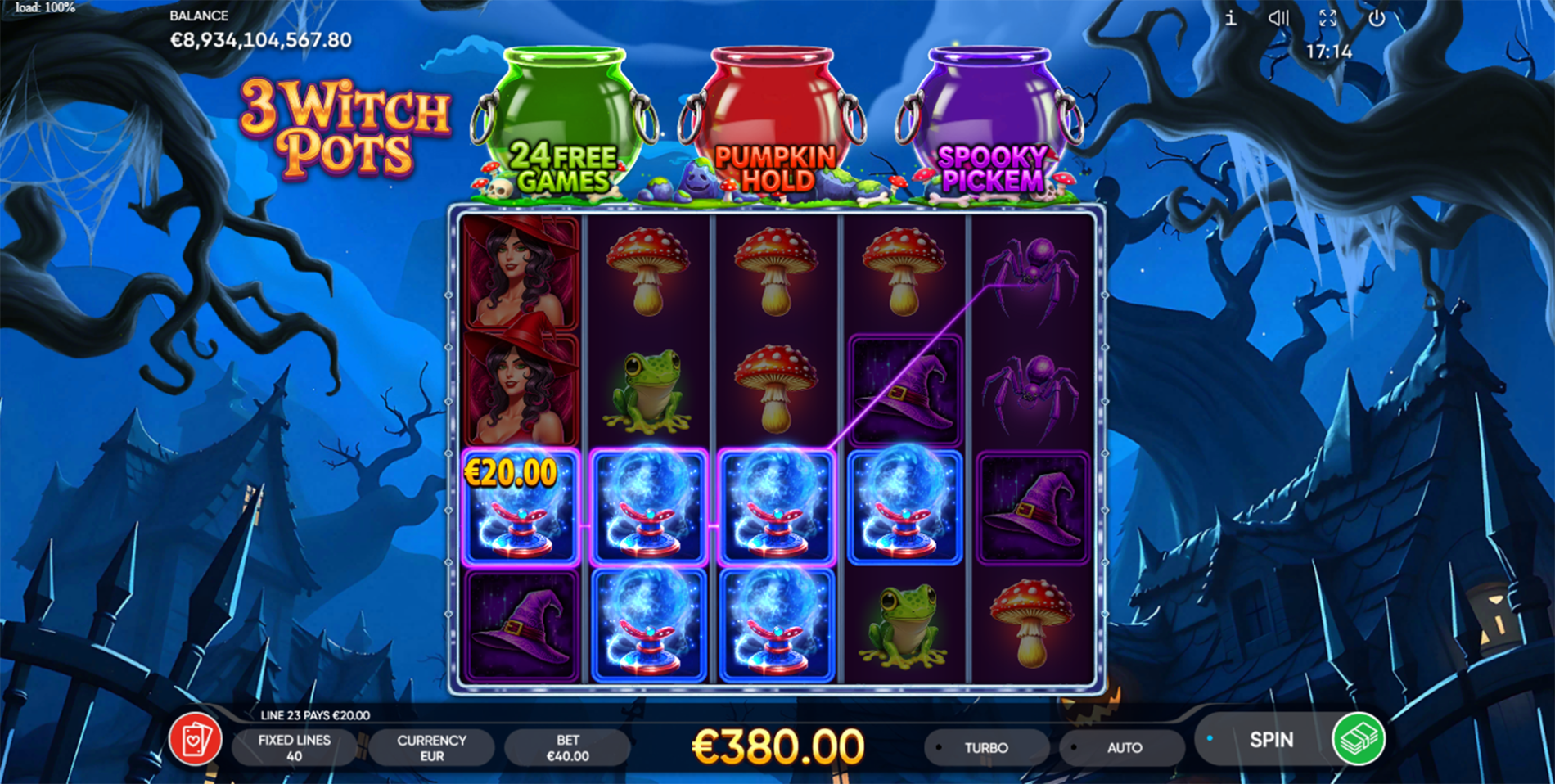Expand the Fixed Lines setting
This screenshot has width=1555, height=784.
click(295, 747)
